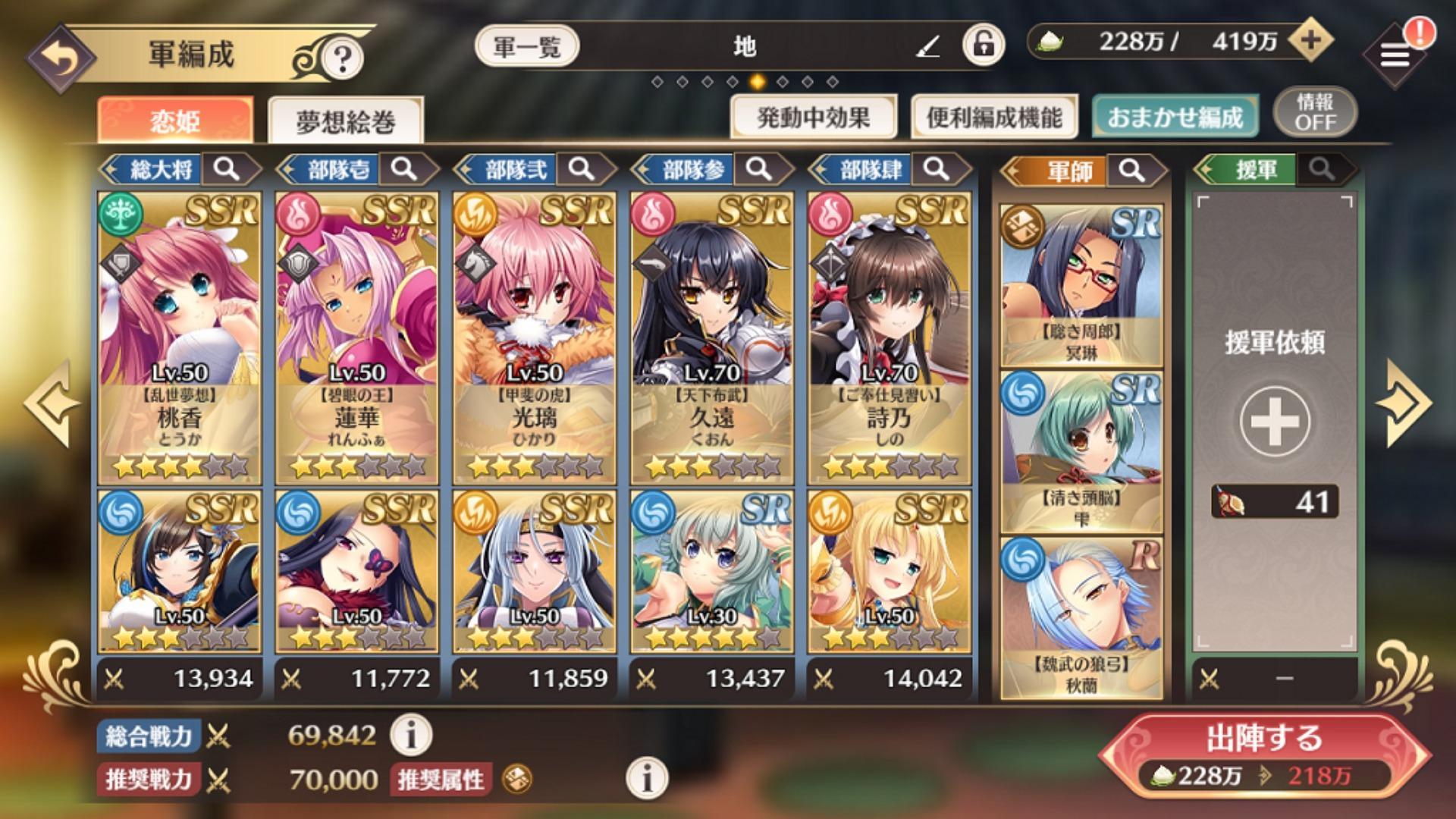
Task: Show total power info icon
Action: [411, 735]
